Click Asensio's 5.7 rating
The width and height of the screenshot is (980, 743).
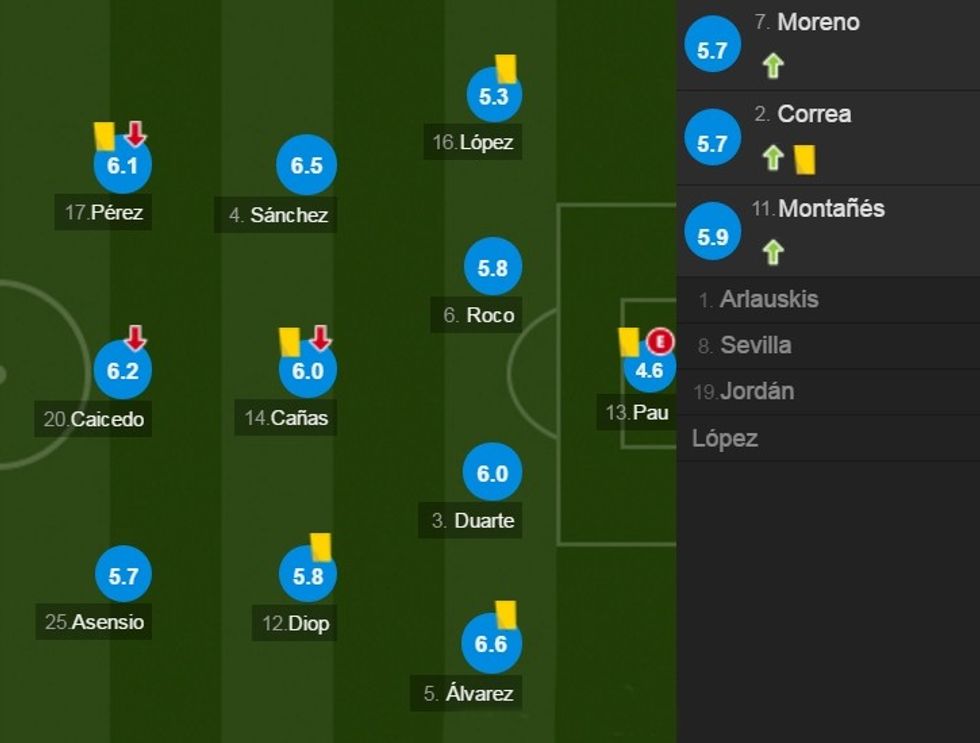click(x=123, y=576)
